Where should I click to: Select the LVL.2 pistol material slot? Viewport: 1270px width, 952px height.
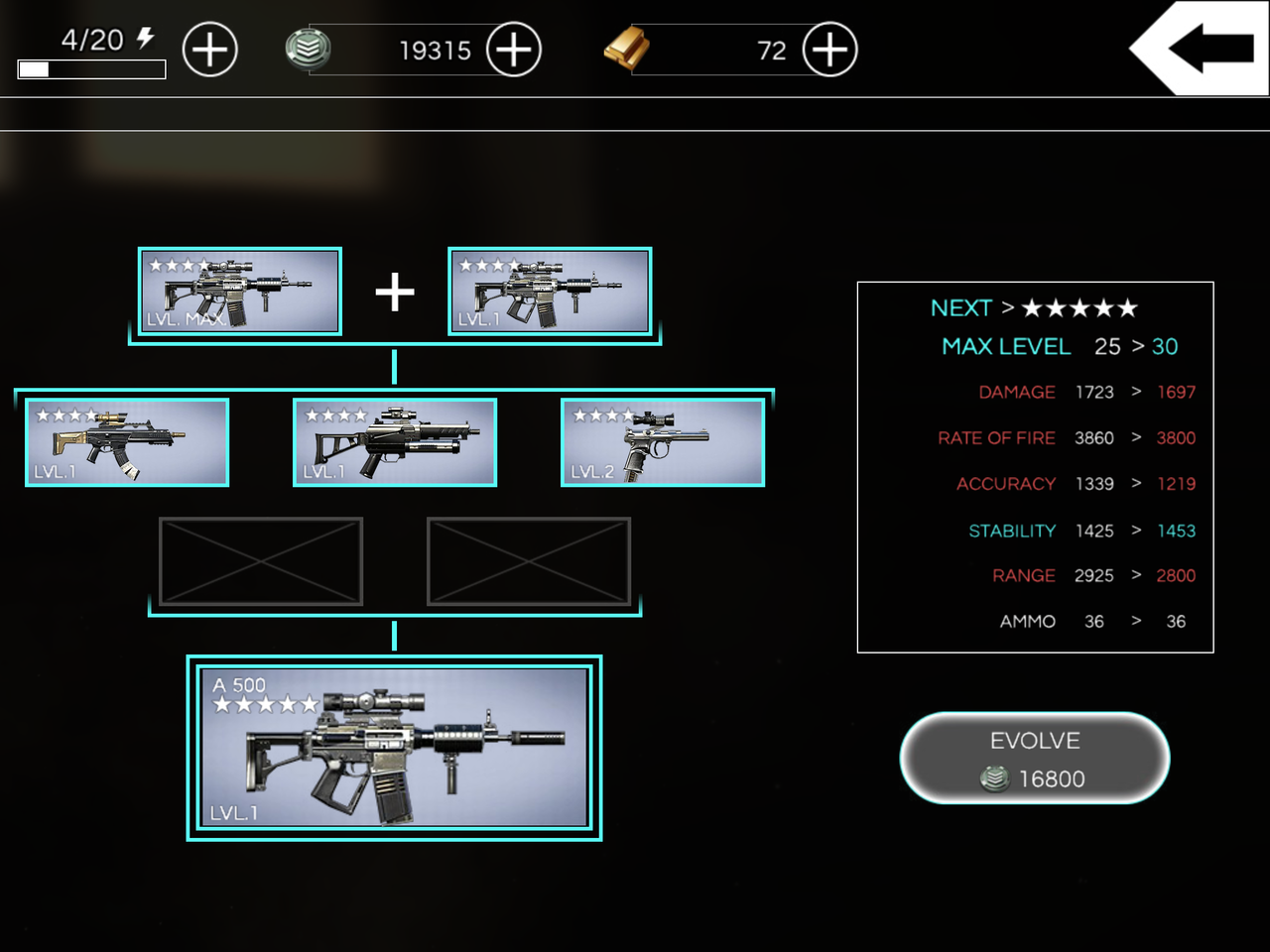663,442
